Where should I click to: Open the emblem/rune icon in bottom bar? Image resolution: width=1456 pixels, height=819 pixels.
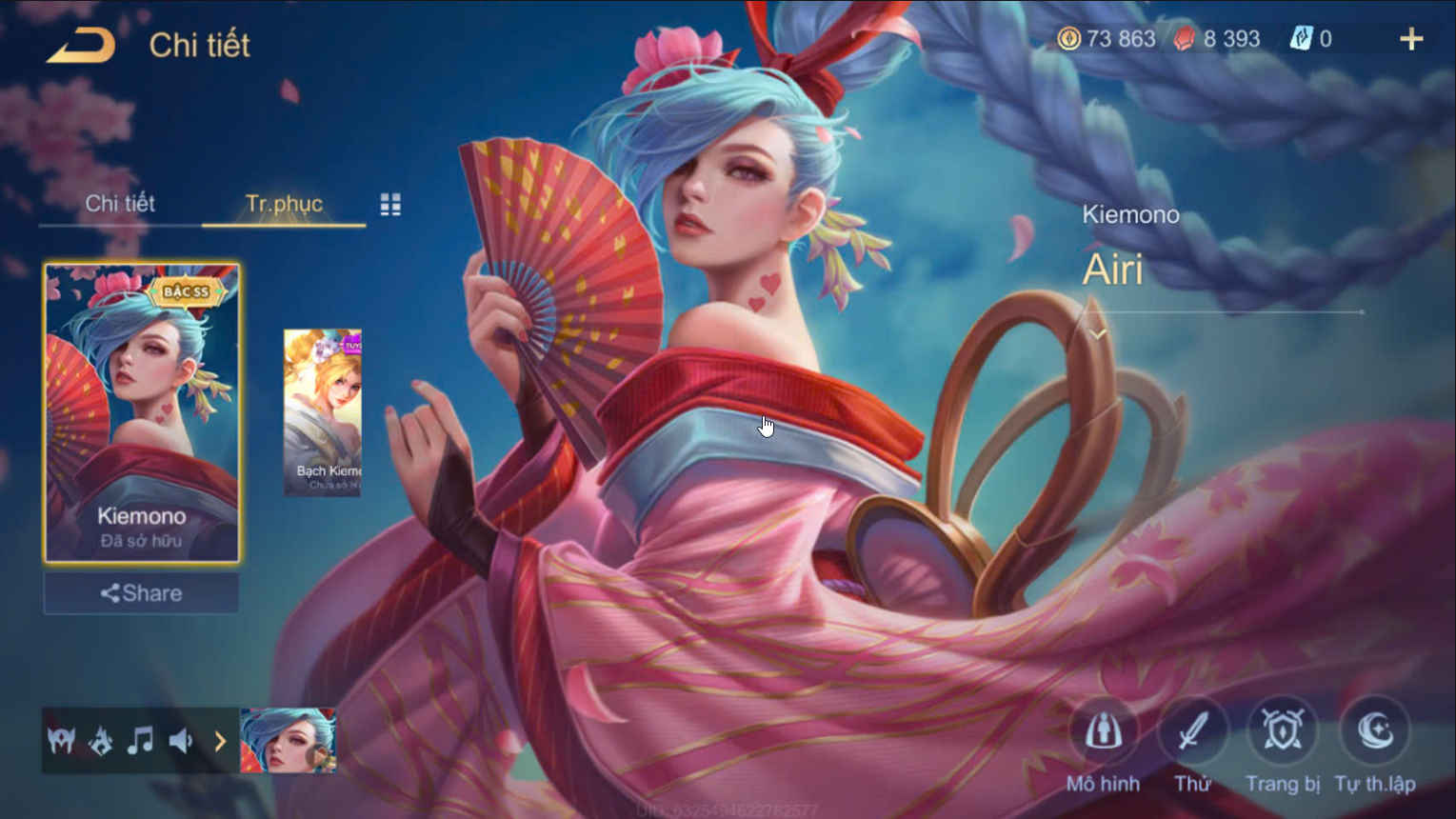(x=100, y=741)
